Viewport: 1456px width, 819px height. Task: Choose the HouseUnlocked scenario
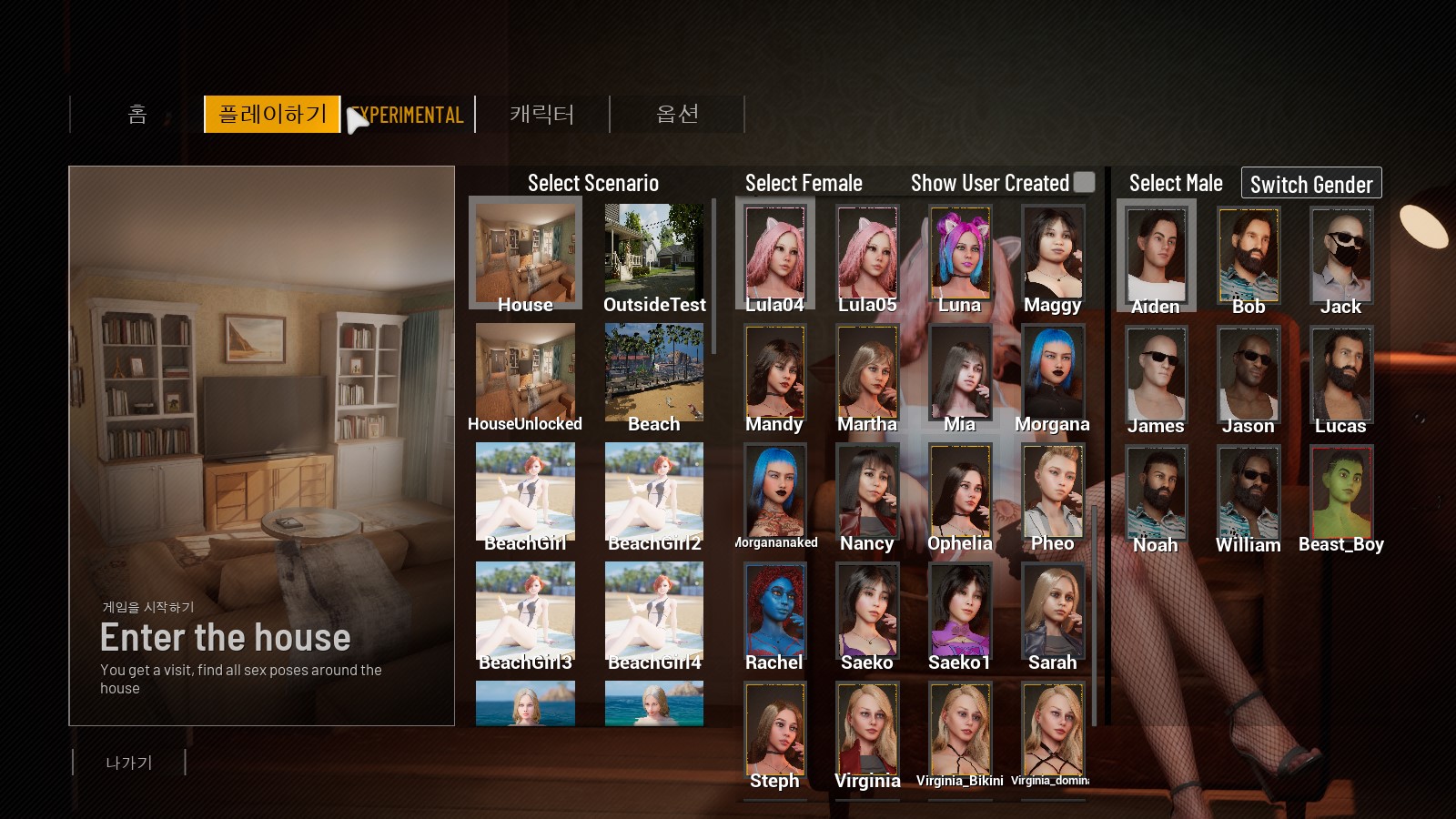pos(525,373)
